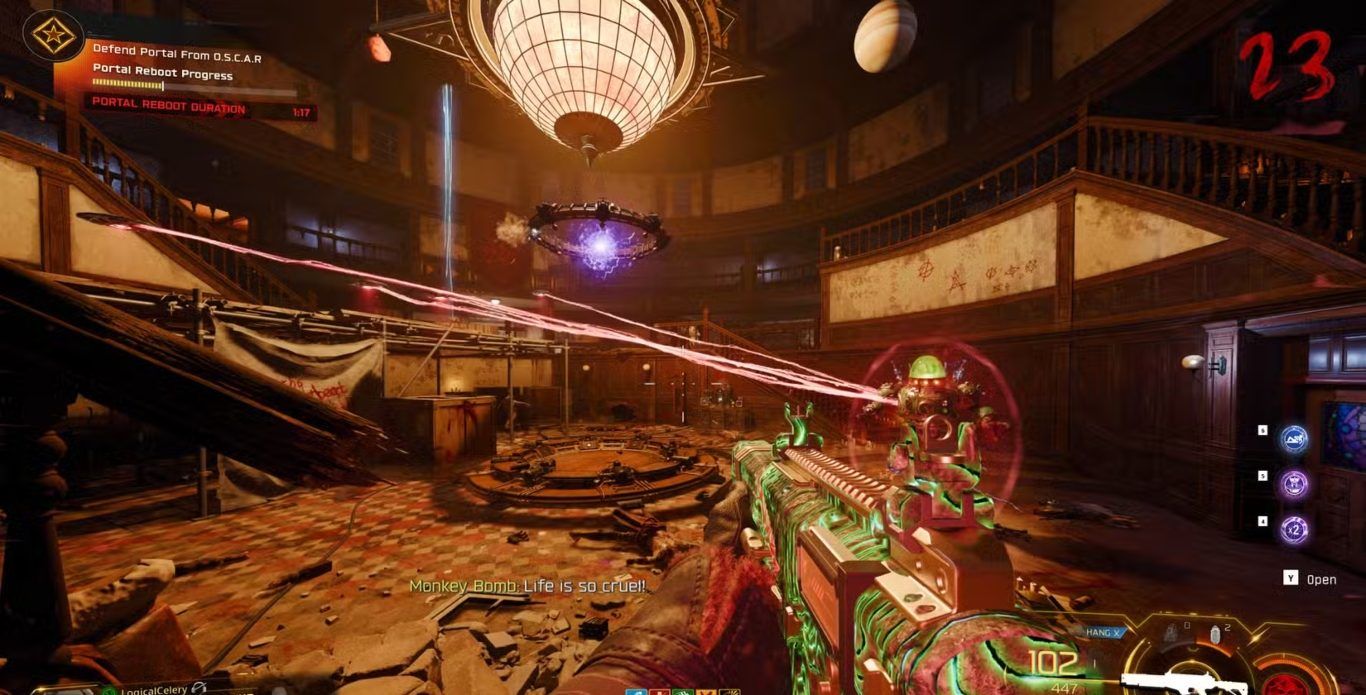This screenshot has height=695, width=1366.
Task: Select the Defend Portal From O.S.C.A.R objective
Action: click(177, 58)
